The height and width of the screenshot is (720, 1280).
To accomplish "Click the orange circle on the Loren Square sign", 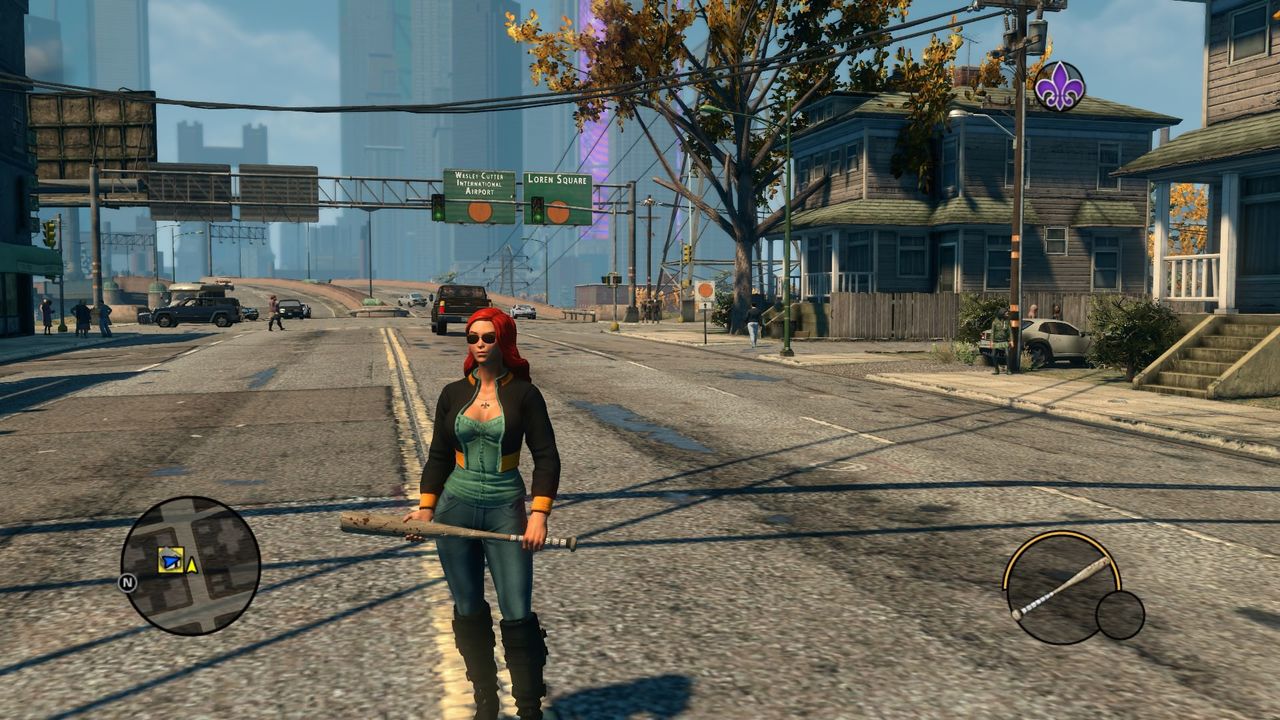I will (556, 211).
